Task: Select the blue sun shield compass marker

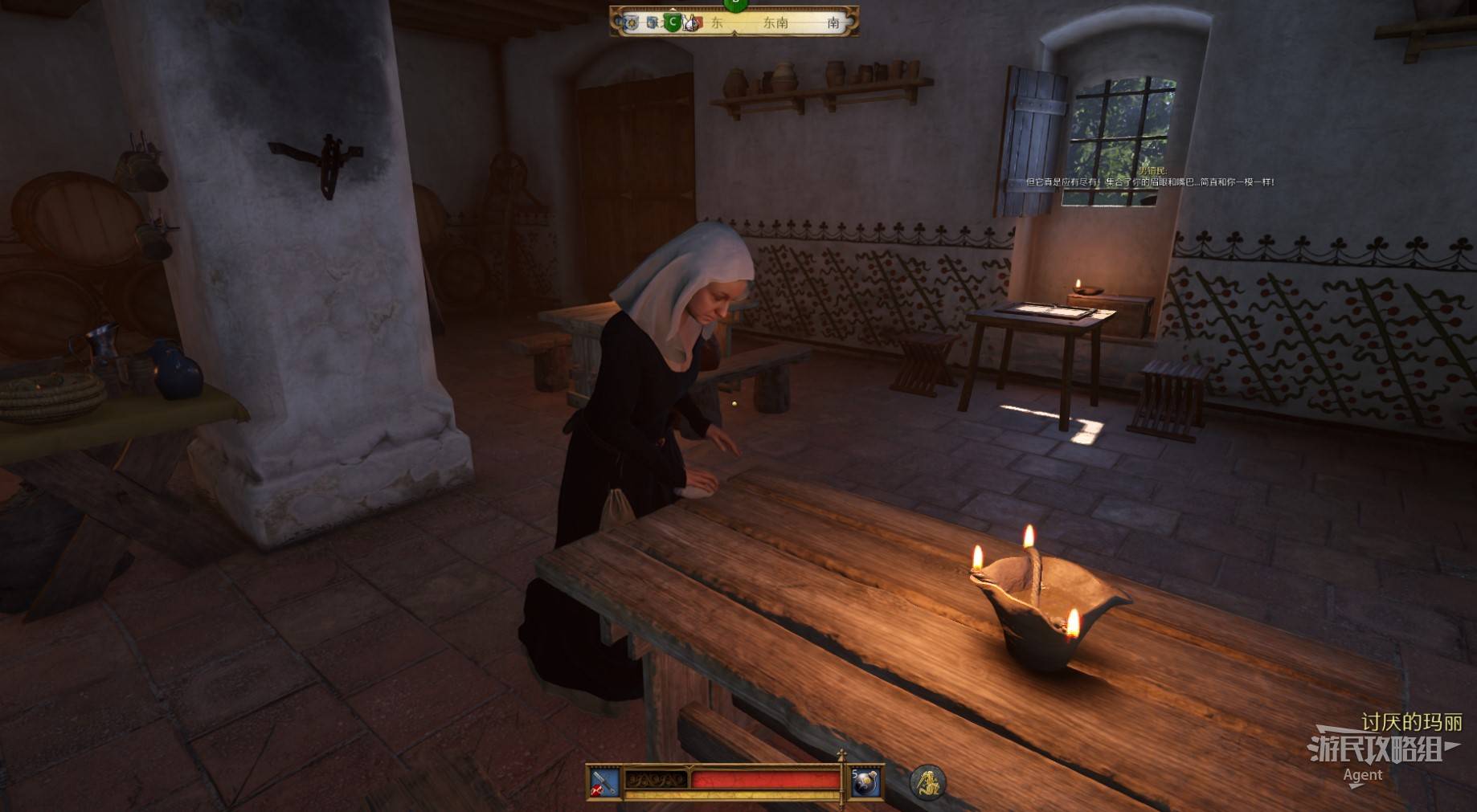Action: (x=632, y=22)
